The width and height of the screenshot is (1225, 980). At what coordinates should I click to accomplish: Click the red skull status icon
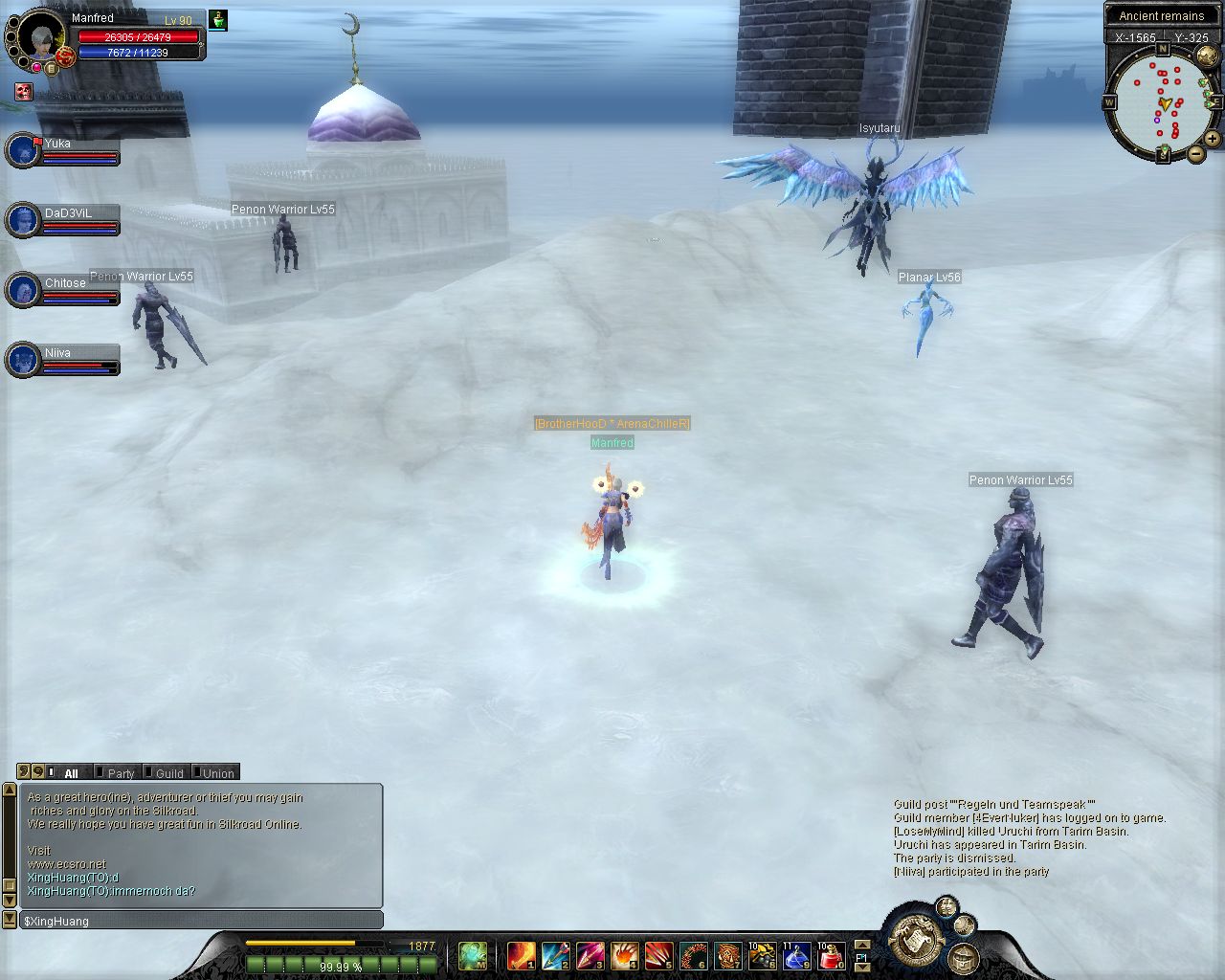[24, 92]
